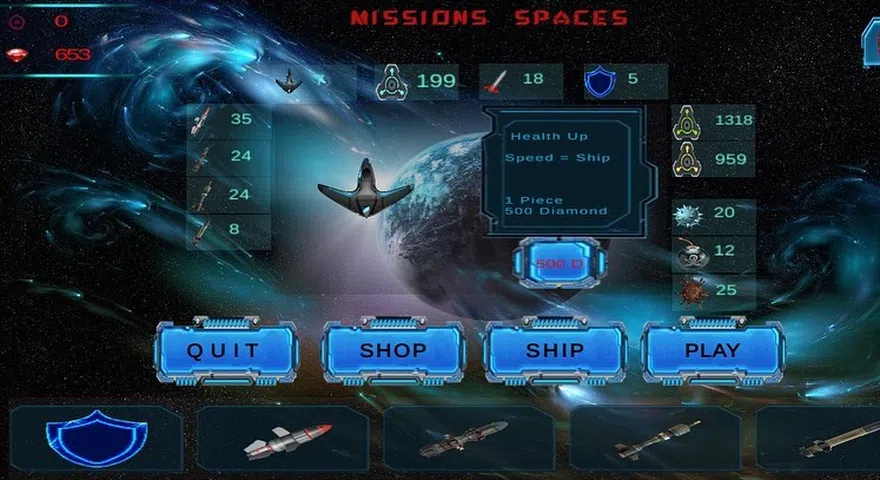
Task: Quit the game with the QUIT button
Action: click(x=225, y=351)
